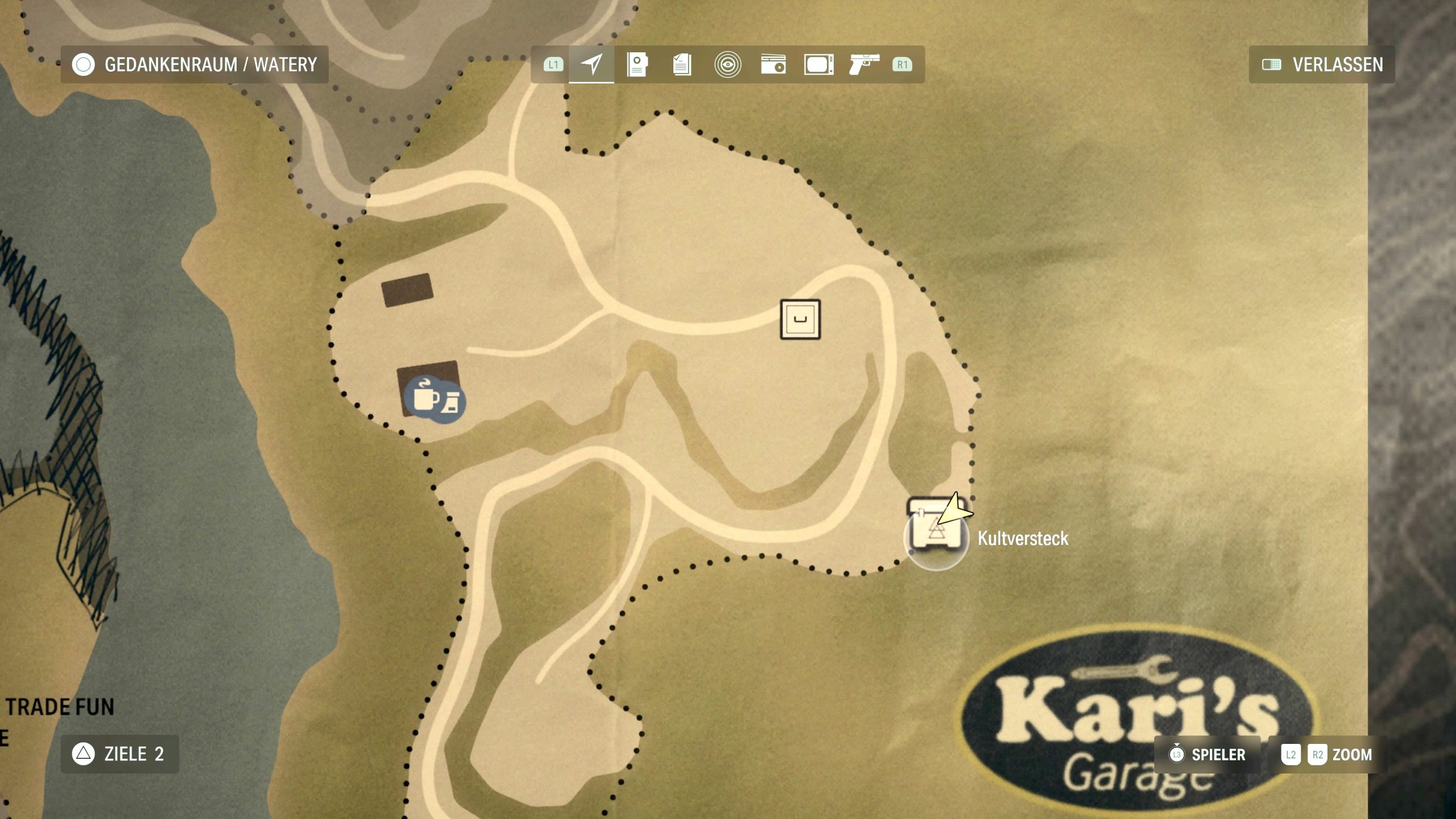The image size is (1456, 819).
Task: Select the Kultversteck chest marker
Action: [x=935, y=536]
